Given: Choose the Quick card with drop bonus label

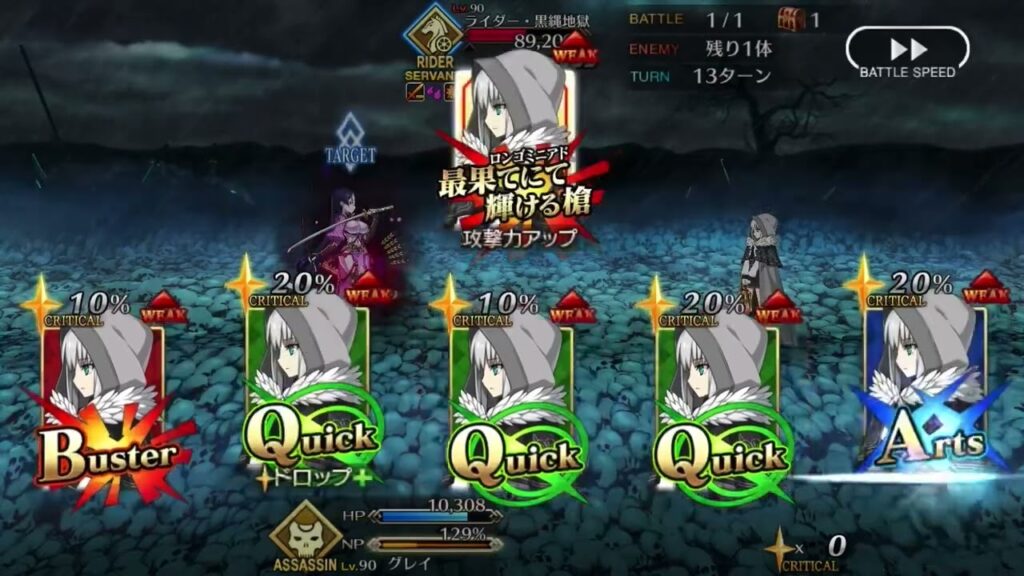Looking at the screenshot, I should pos(308,400).
